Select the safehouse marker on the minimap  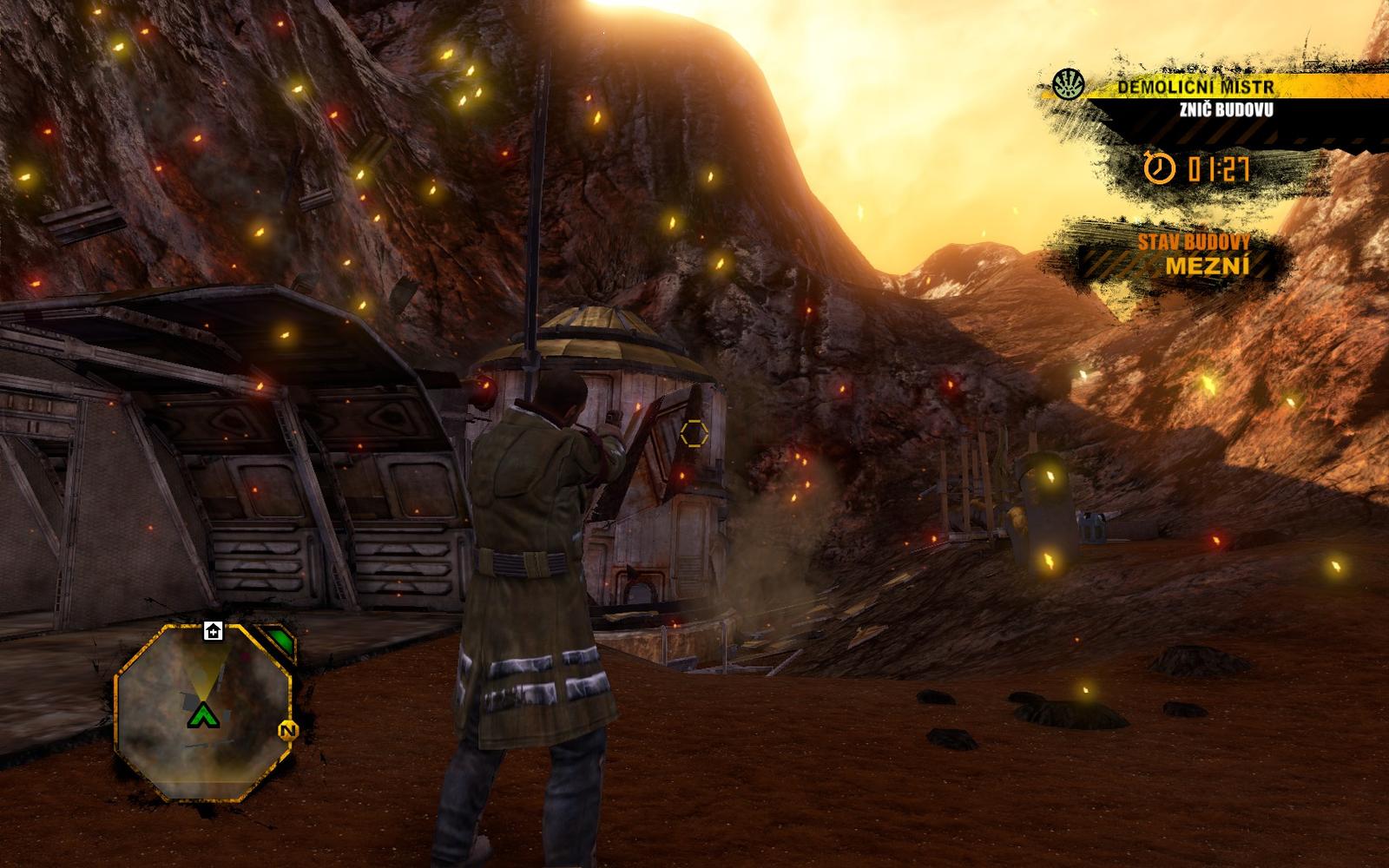[213, 630]
